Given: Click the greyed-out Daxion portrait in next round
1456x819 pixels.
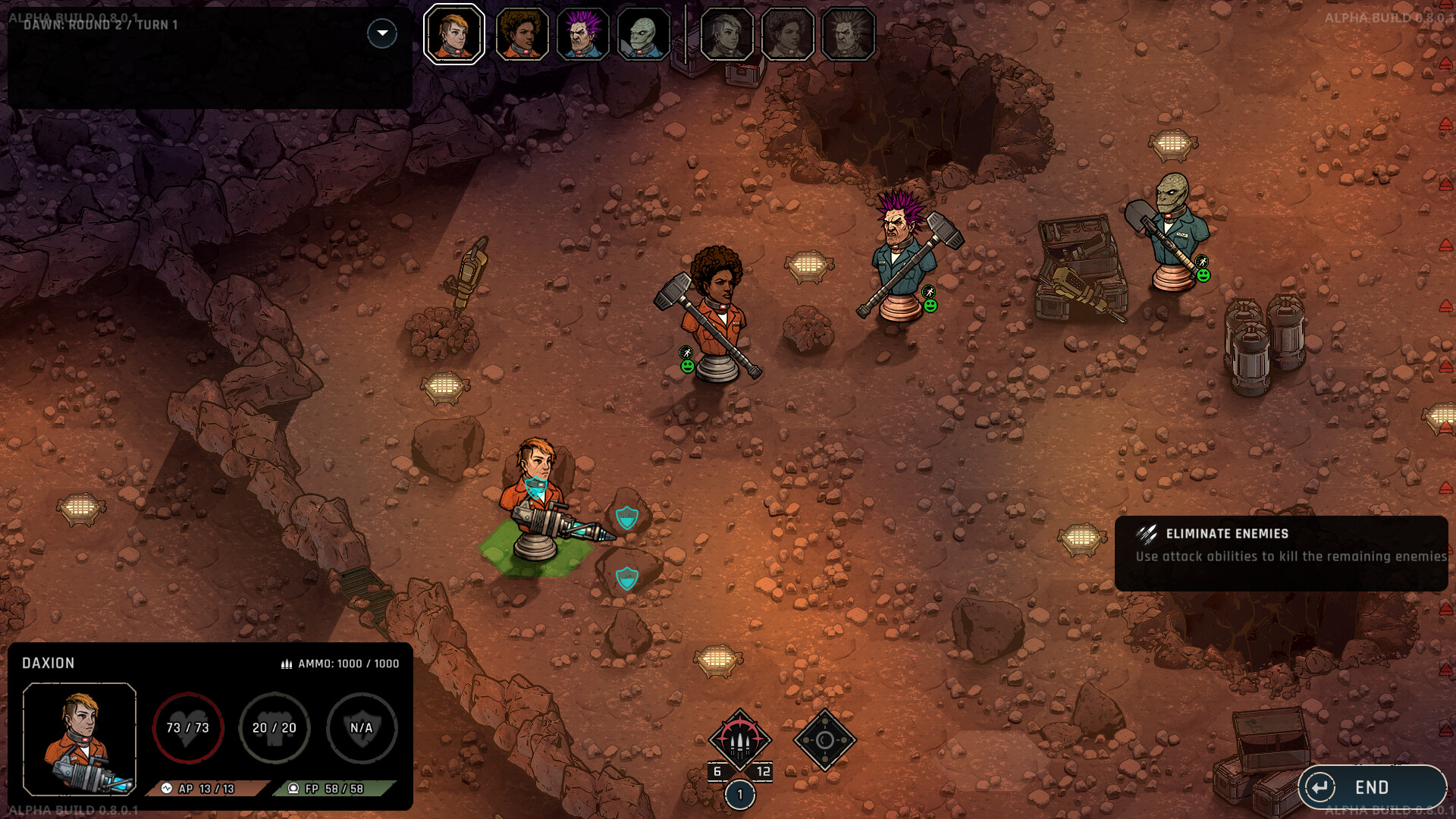Looking at the screenshot, I should (726, 34).
